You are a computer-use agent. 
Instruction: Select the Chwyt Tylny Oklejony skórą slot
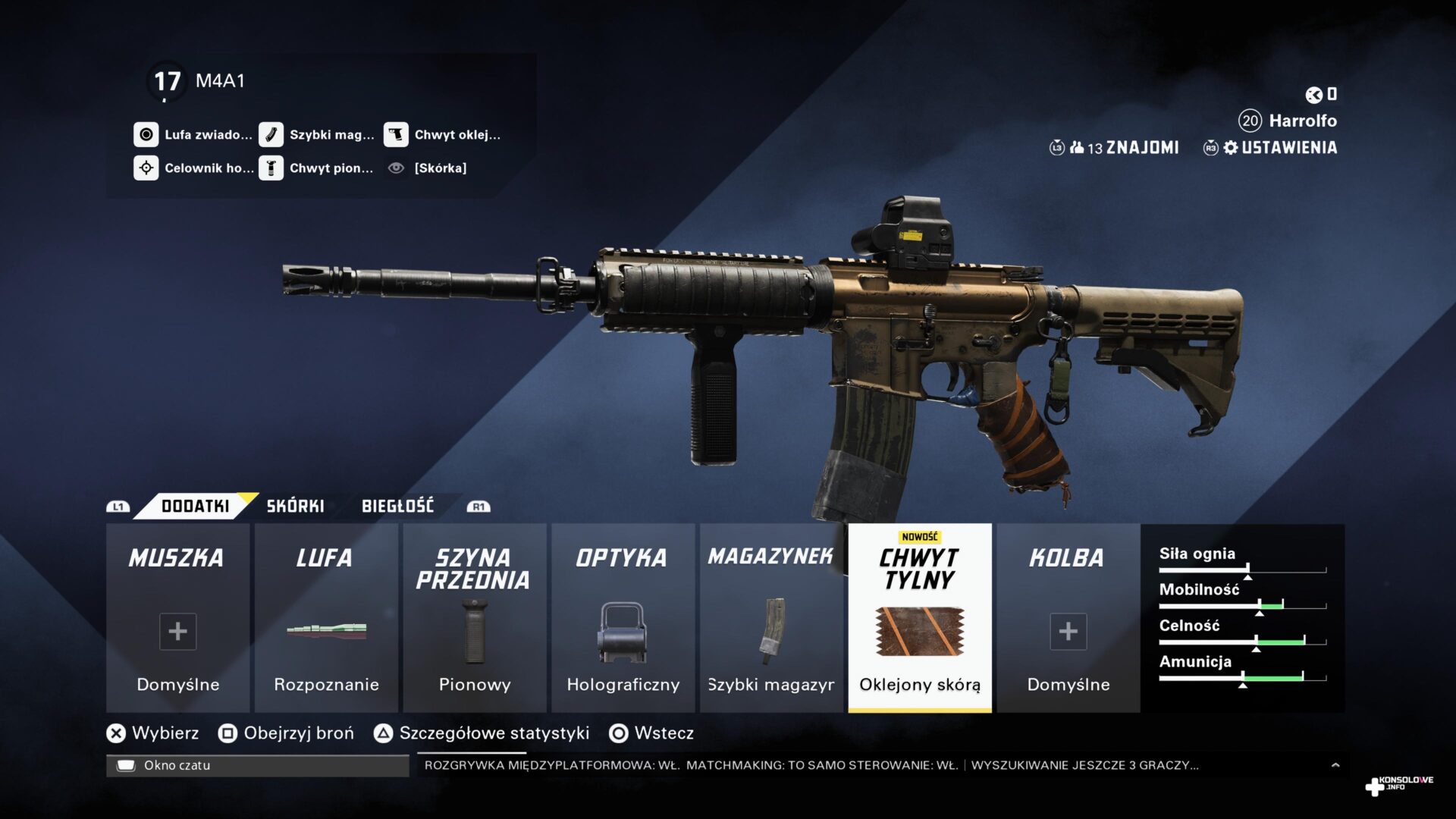[919, 618]
